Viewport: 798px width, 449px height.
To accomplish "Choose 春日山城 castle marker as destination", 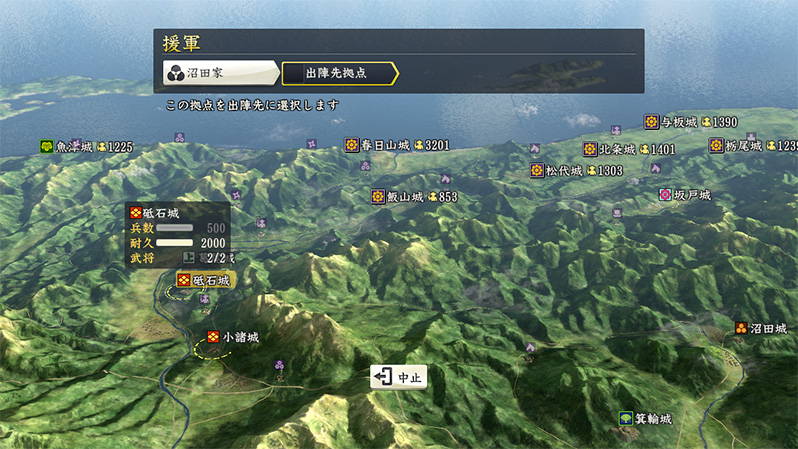I will 353,145.
